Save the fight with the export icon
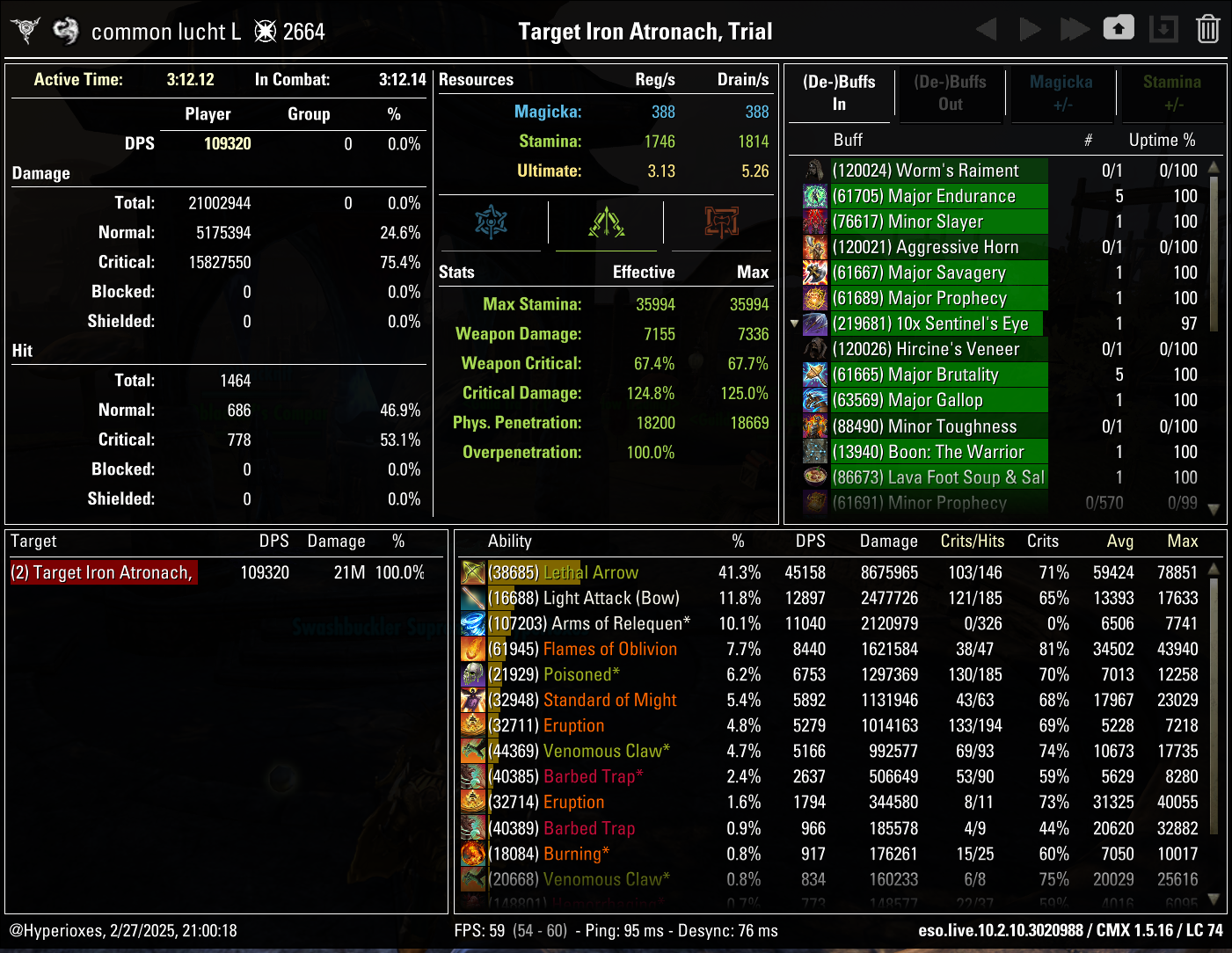The width and height of the screenshot is (1232, 953). pos(1119,28)
